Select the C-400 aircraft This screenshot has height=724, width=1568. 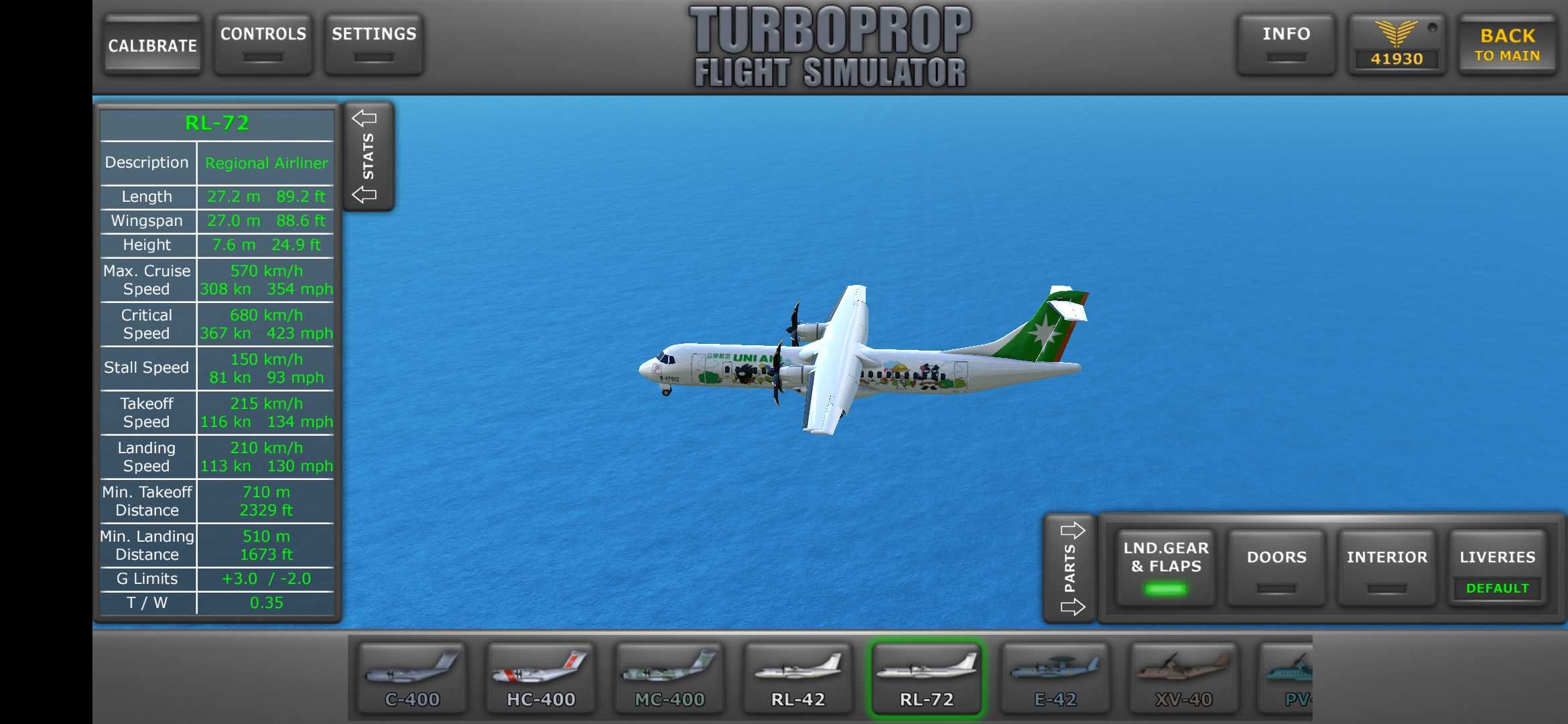pyautogui.click(x=412, y=678)
